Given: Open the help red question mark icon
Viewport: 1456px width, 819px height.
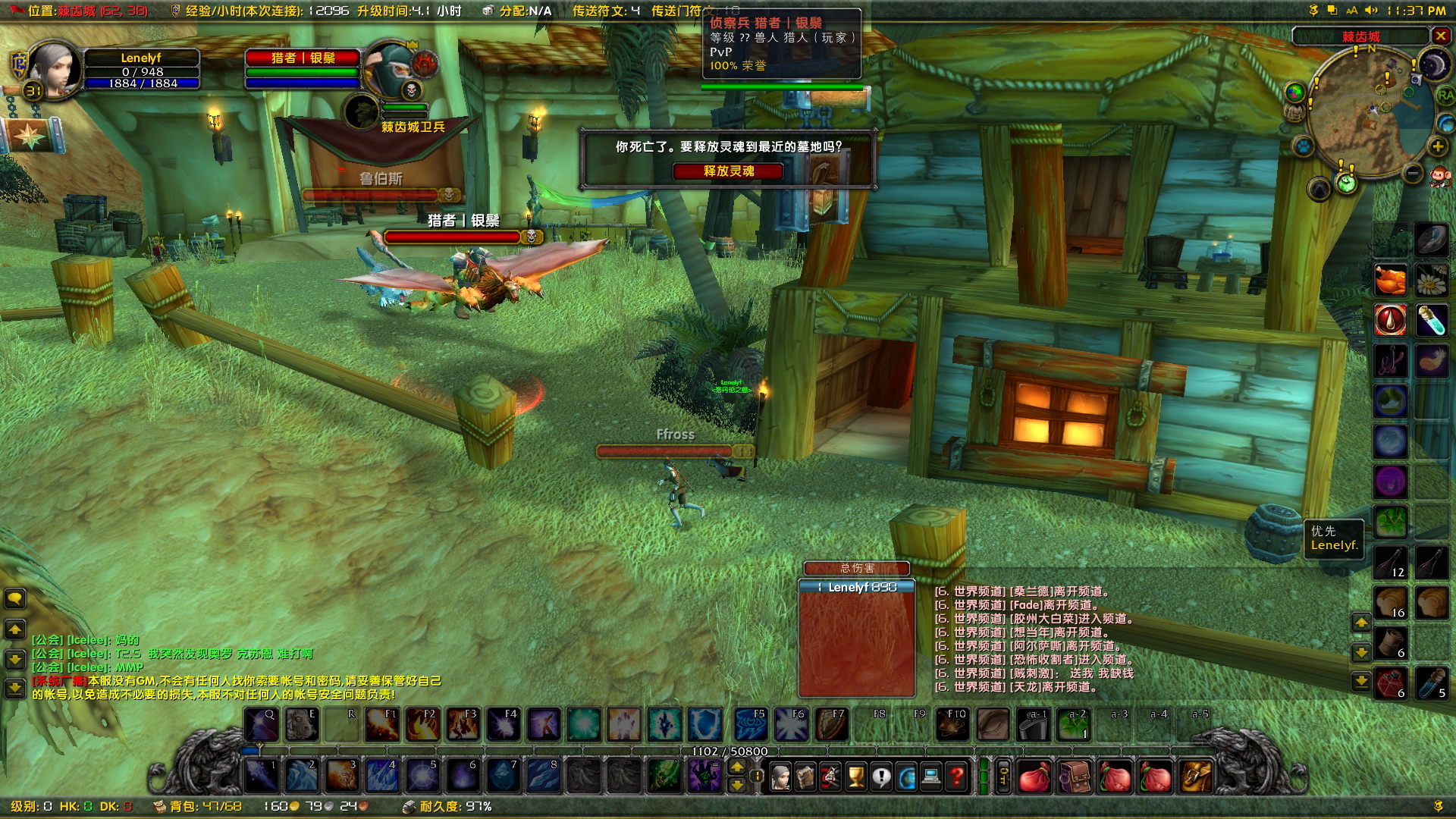Looking at the screenshot, I should coord(957,776).
